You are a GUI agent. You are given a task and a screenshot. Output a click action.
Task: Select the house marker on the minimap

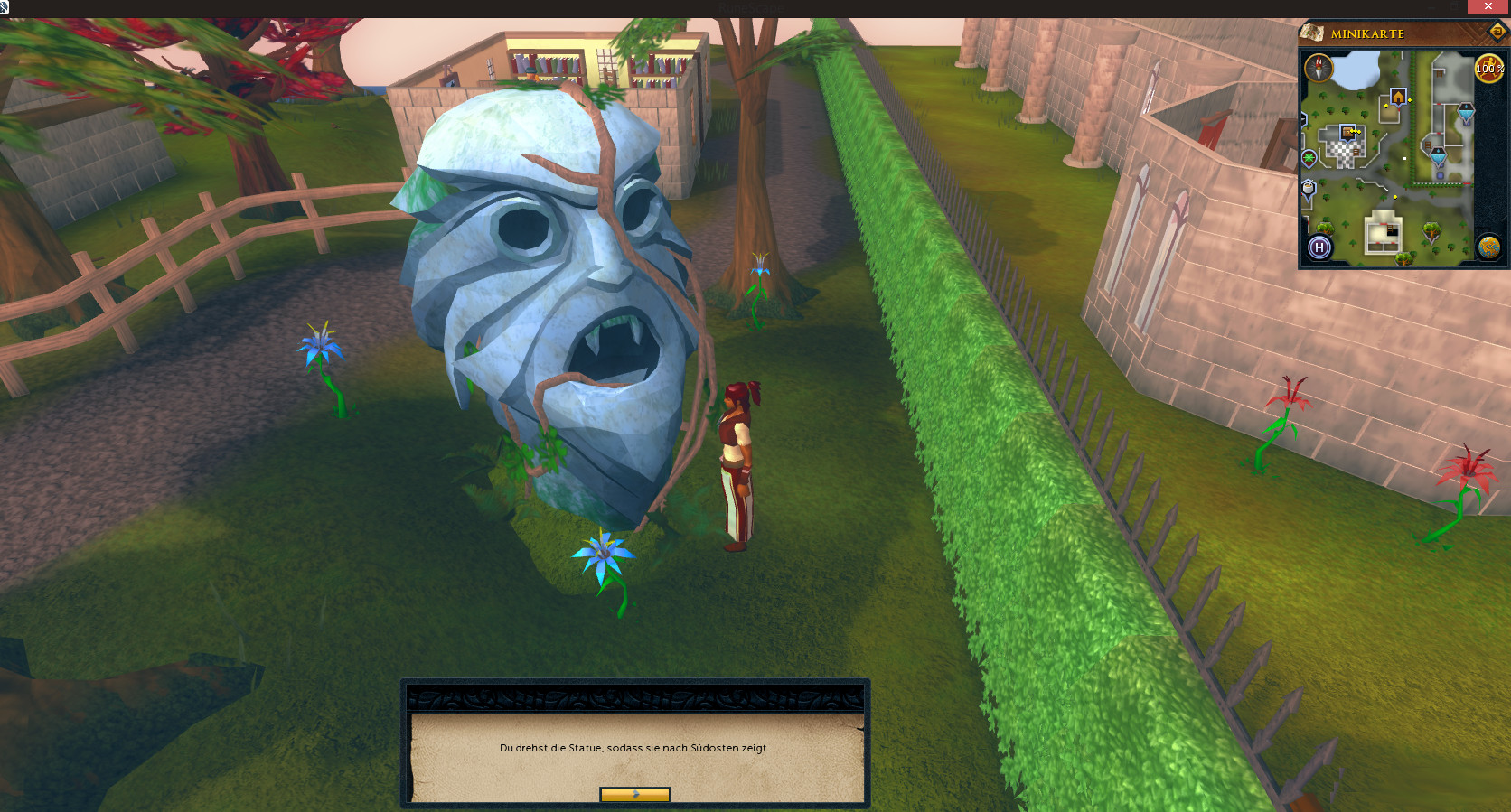tap(1398, 97)
